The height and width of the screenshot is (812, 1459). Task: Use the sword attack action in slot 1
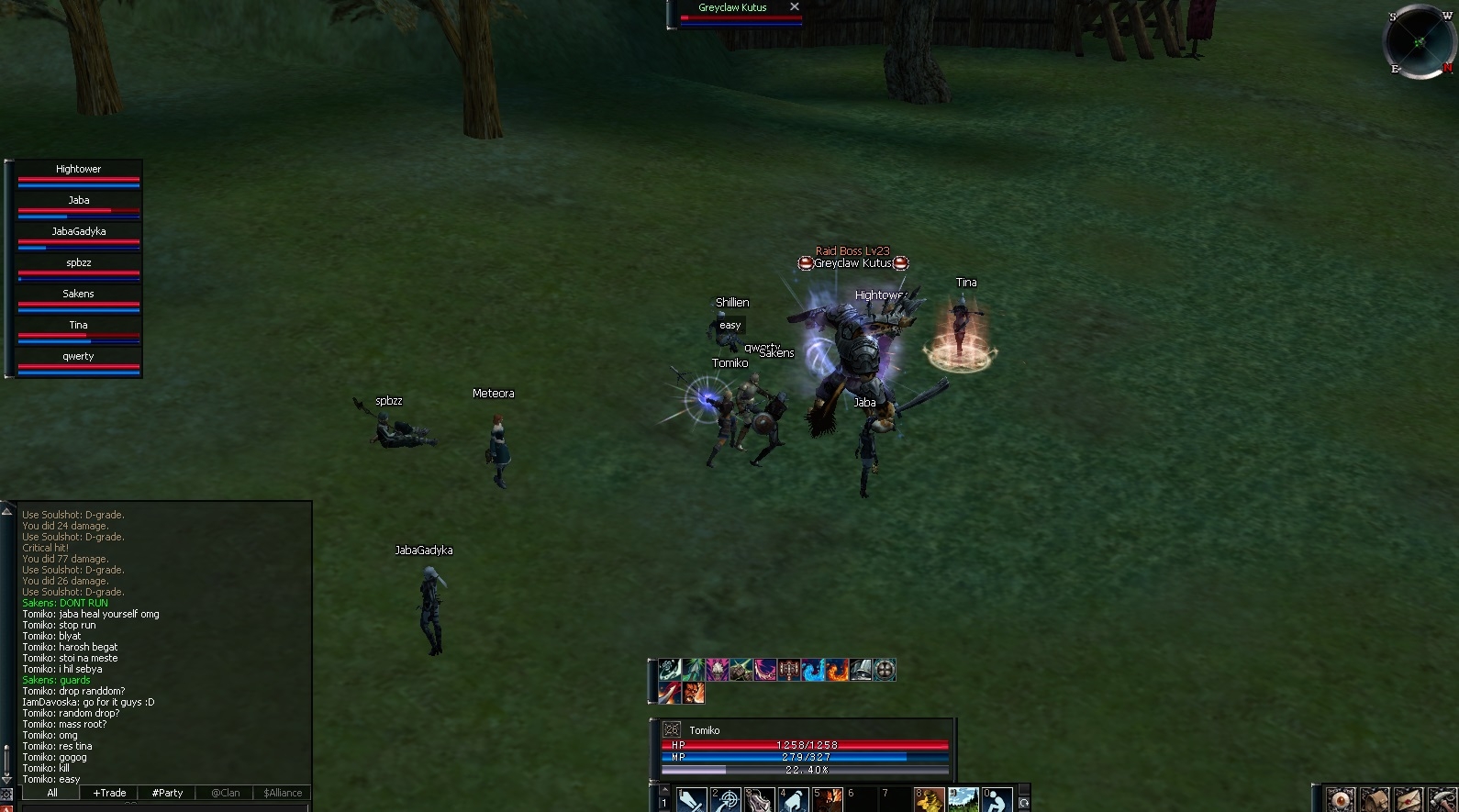pyautogui.click(x=692, y=800)
